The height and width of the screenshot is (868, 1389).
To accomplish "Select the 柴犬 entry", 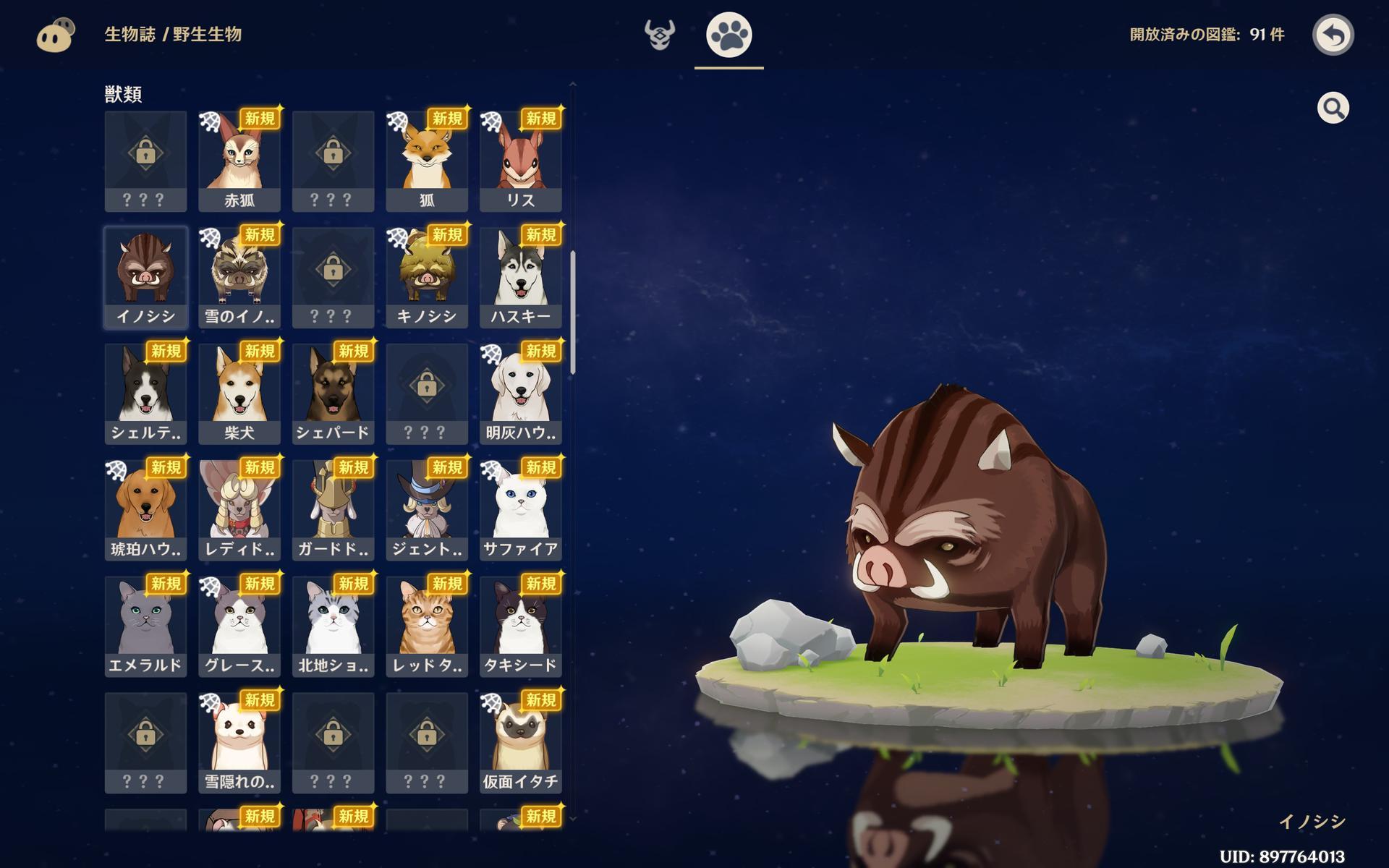I will coord(239,394).
